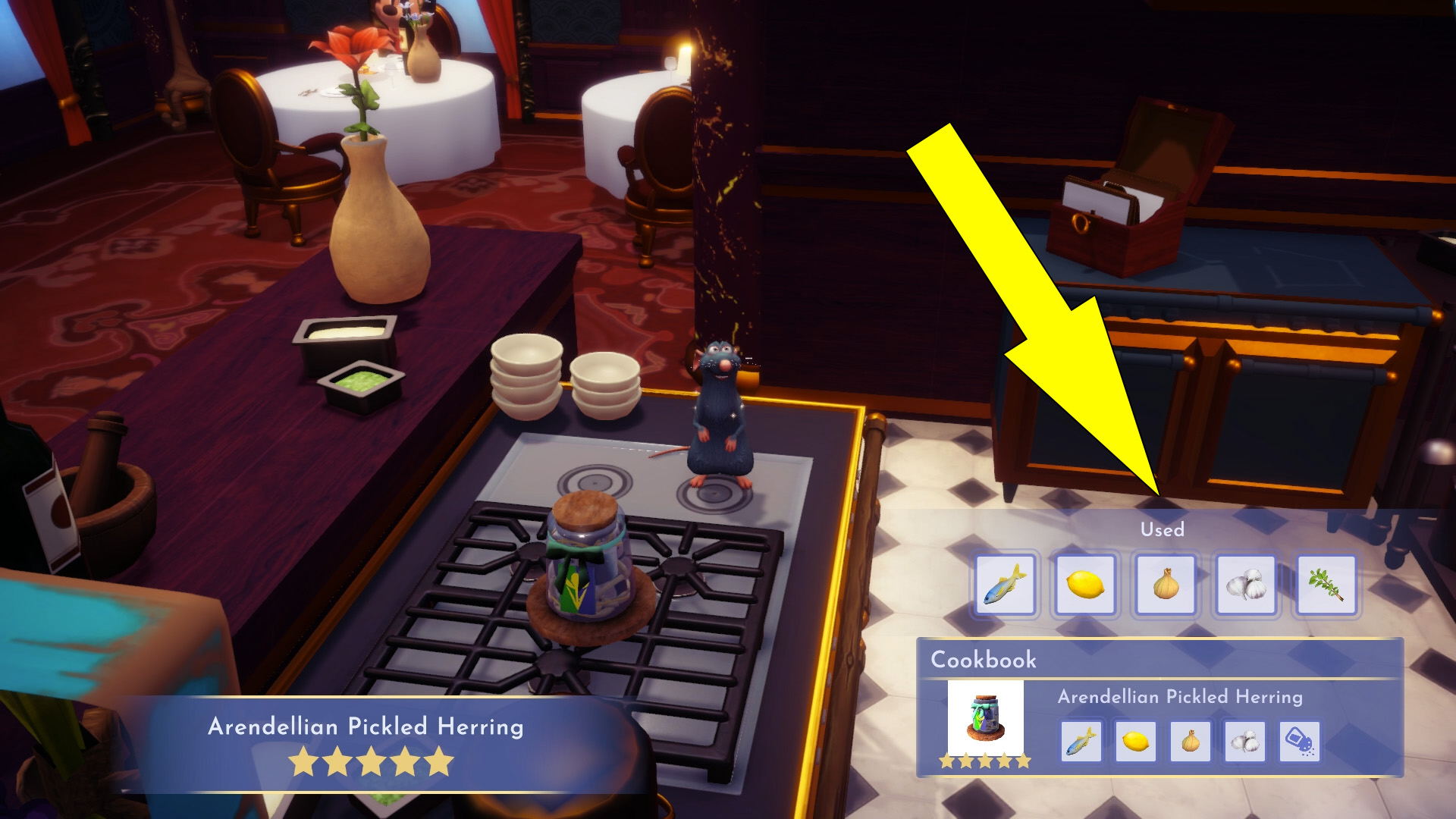Click the onion icon in the Used row
The width and height of the screenshot is (1456, 819).
pos(1164,585)
